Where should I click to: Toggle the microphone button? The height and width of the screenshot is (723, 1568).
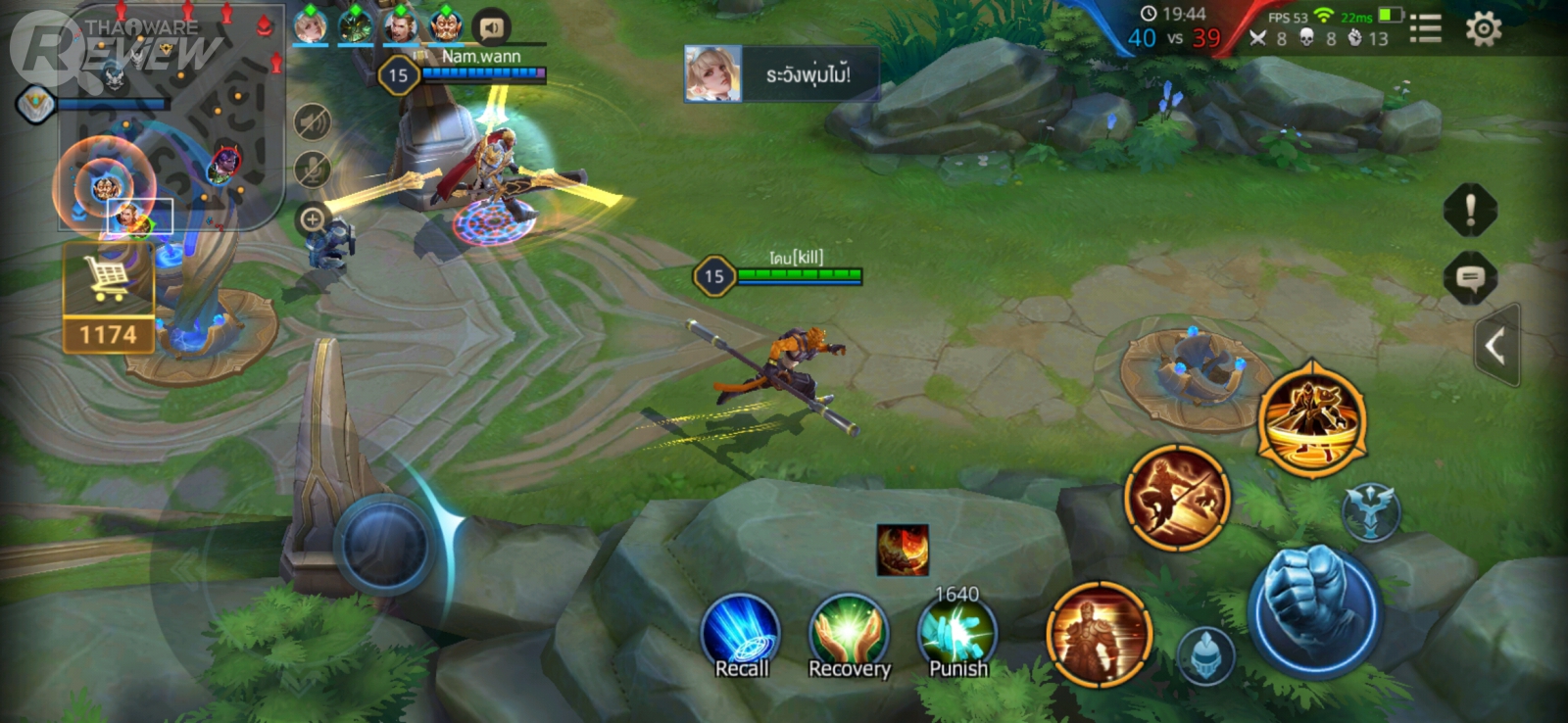[313, 170]
